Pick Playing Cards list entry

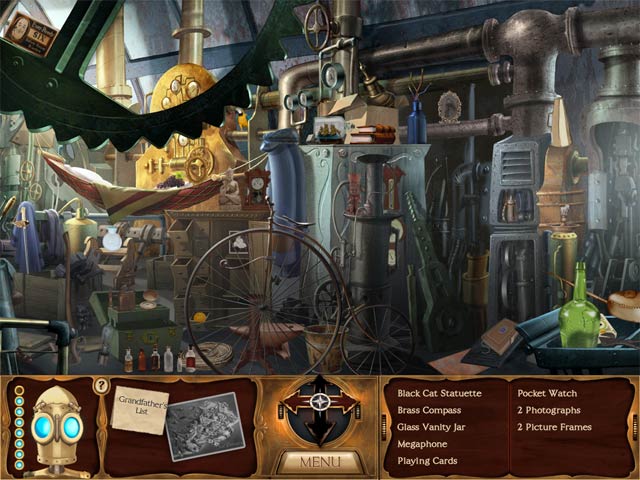[427, 462]
